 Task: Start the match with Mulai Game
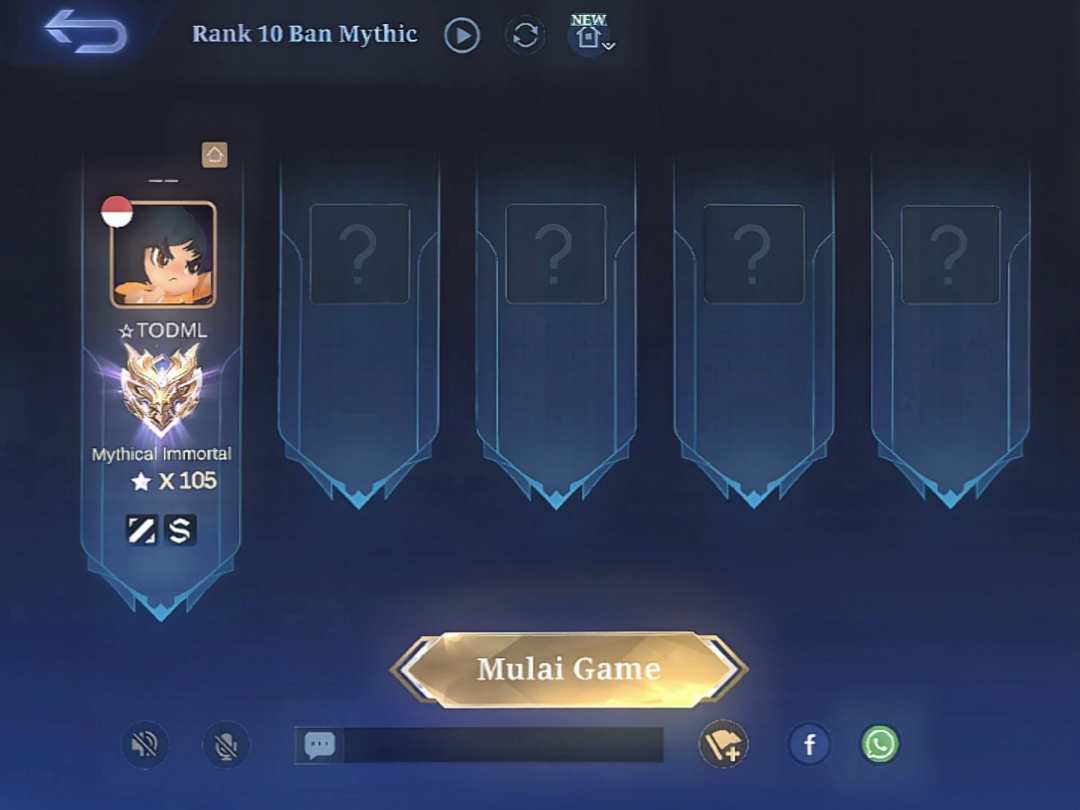coord(568,668)
